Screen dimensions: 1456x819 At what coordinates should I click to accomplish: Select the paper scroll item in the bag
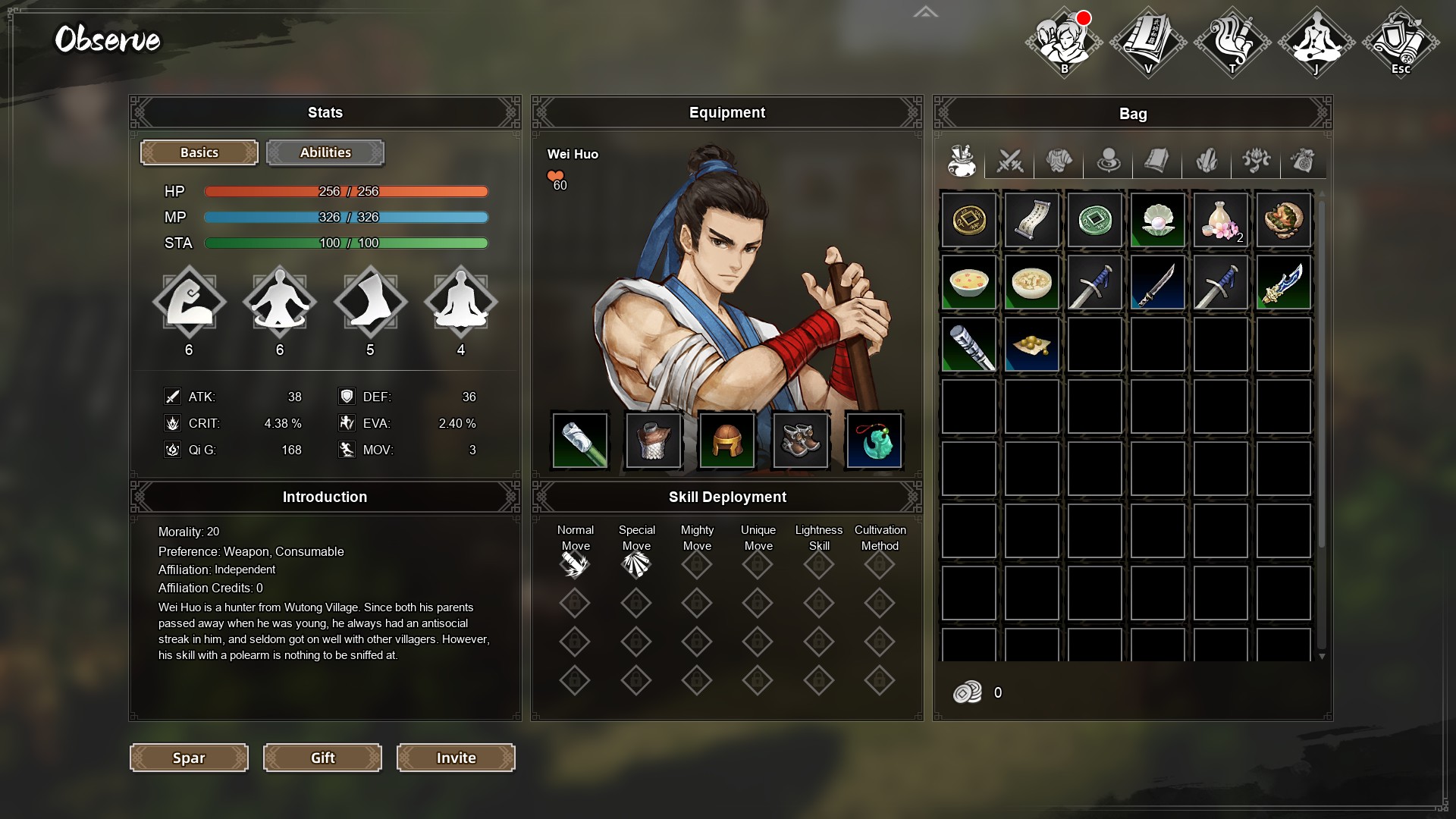1032,220
